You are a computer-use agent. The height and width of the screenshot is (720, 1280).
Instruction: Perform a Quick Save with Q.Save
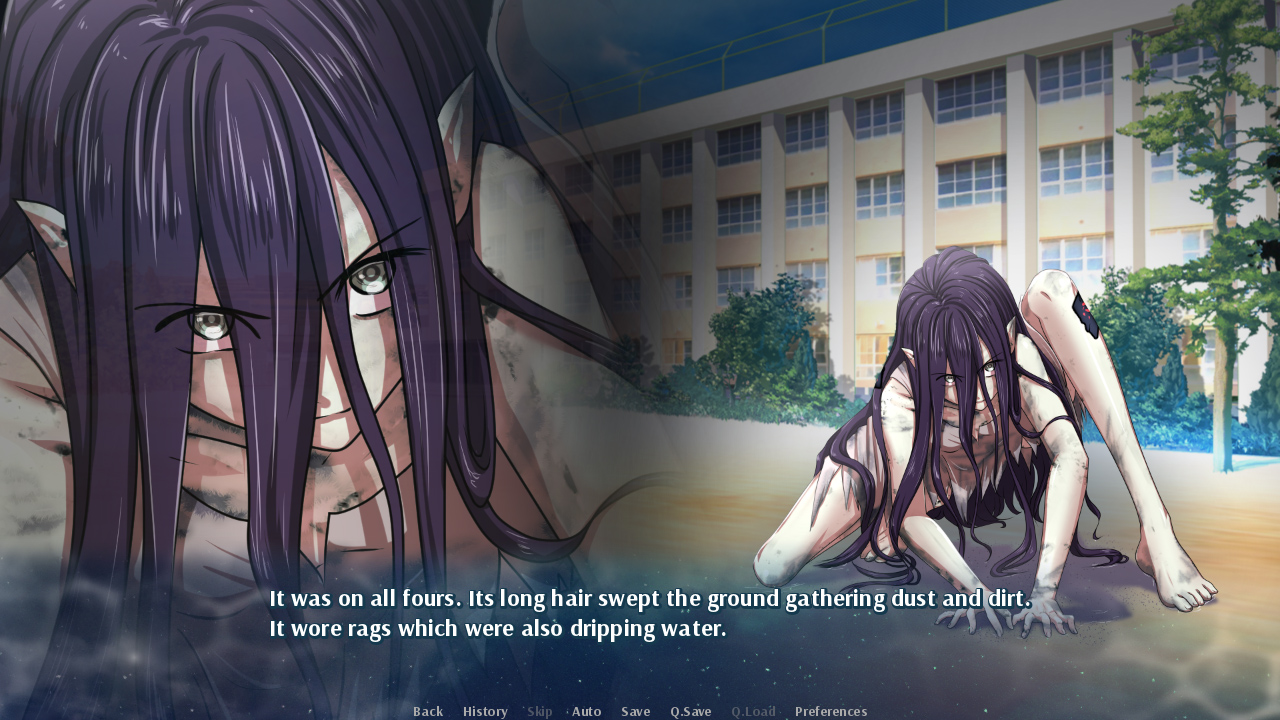coord(690,710)
